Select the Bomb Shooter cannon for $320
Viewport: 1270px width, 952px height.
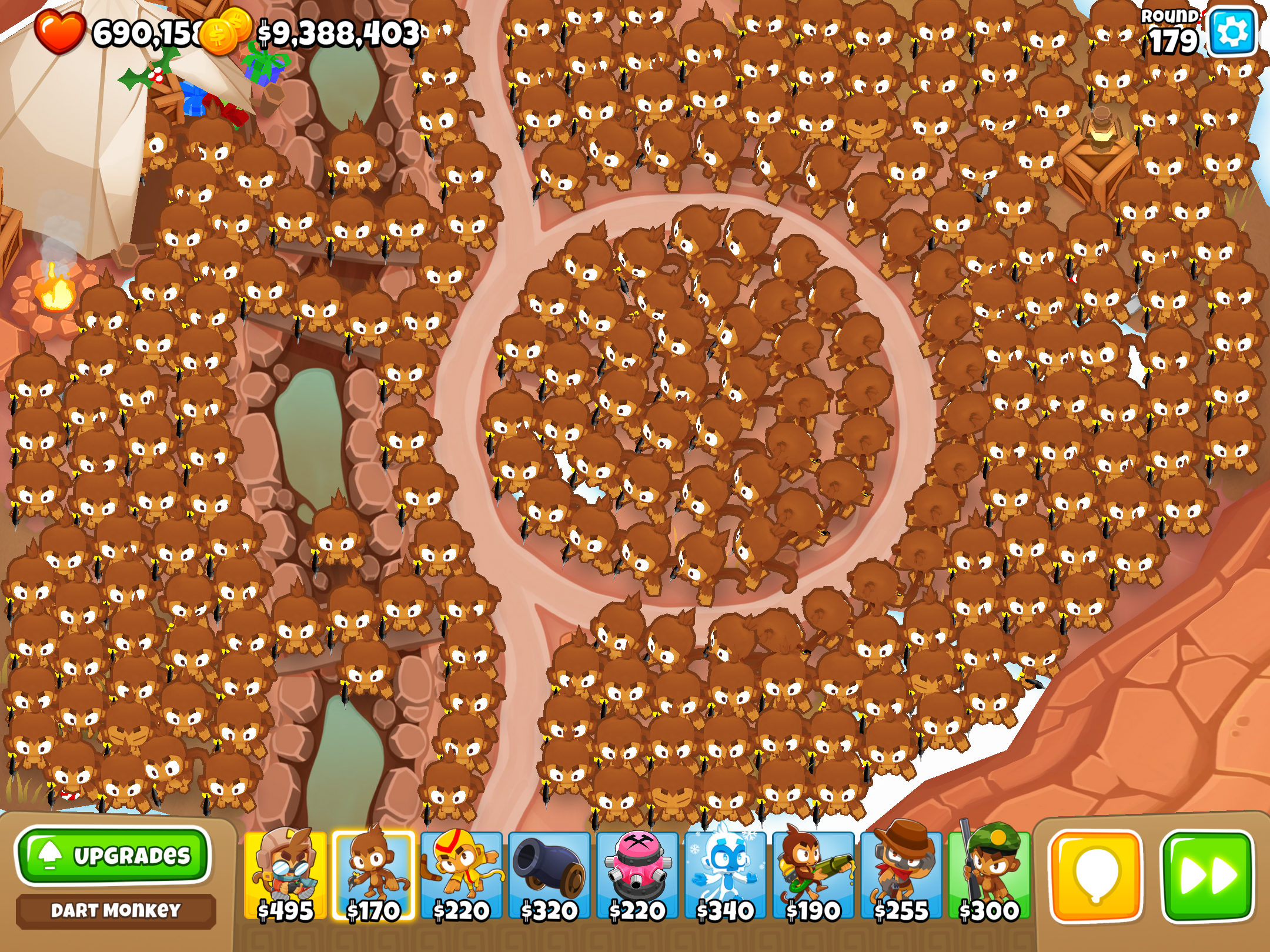[549, 875]
